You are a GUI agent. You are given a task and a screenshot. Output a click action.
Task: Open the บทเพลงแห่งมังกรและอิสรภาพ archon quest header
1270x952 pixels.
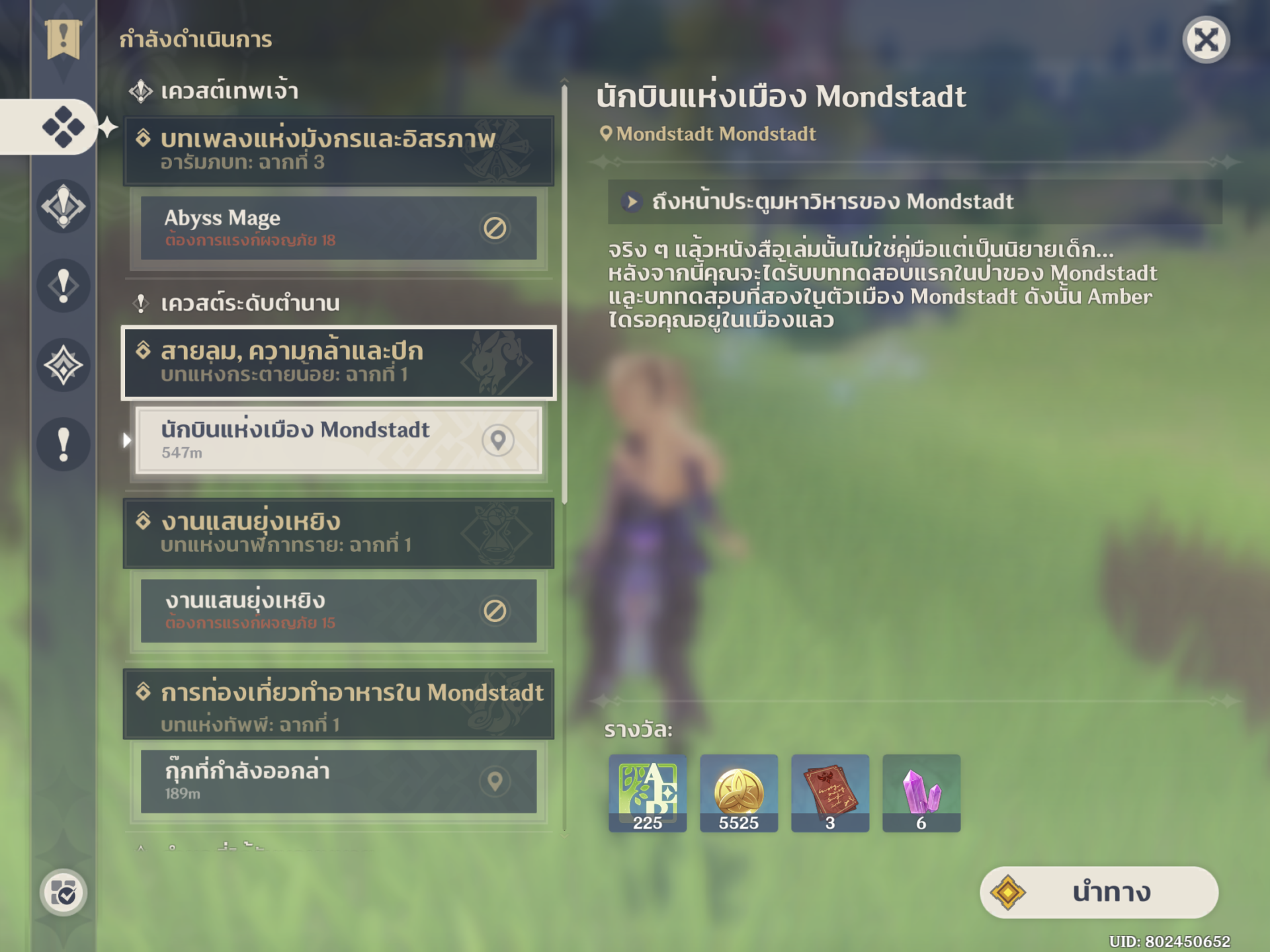pos(338,150)
